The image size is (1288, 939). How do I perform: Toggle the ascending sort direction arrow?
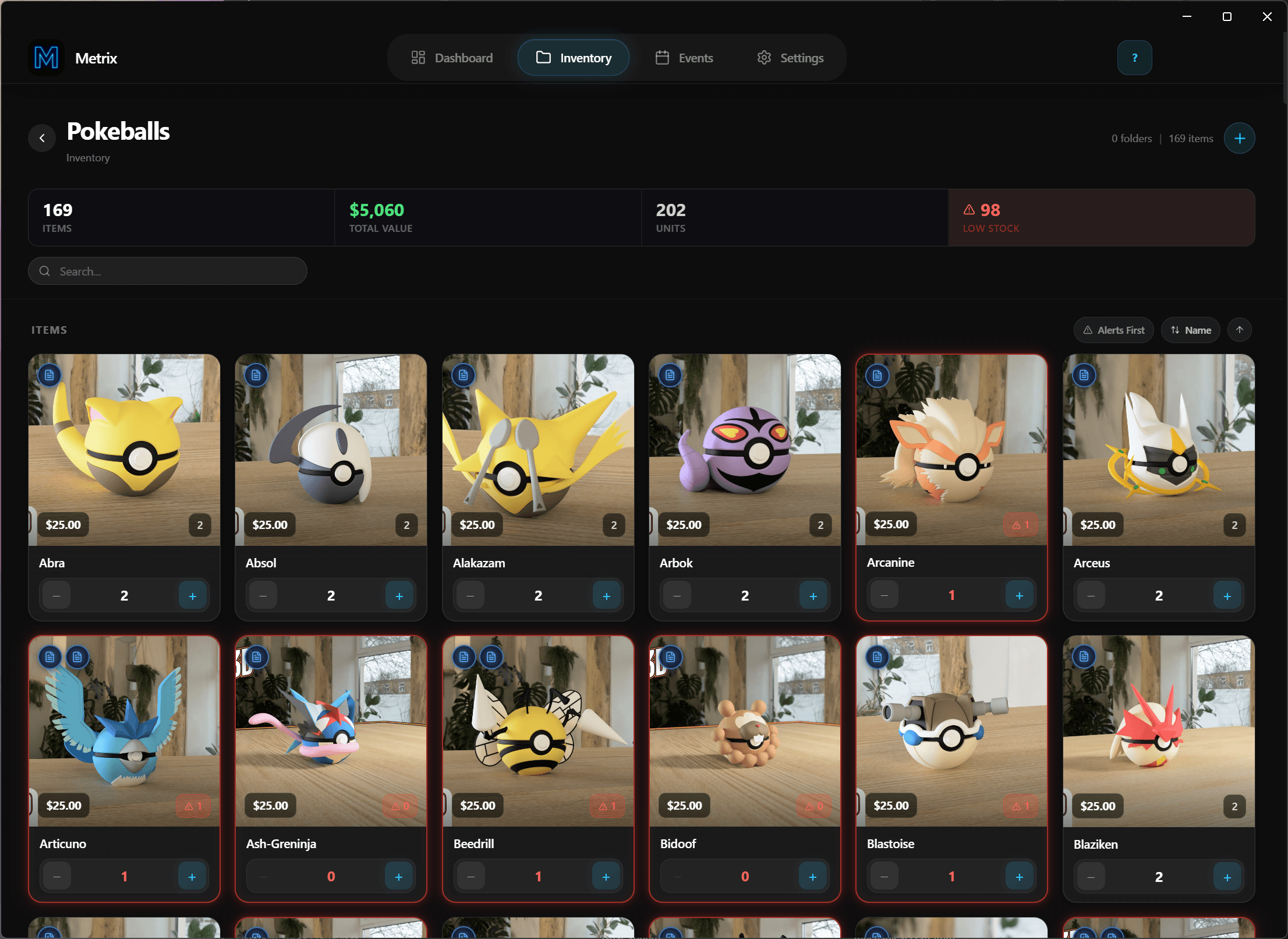[1240, 330]
